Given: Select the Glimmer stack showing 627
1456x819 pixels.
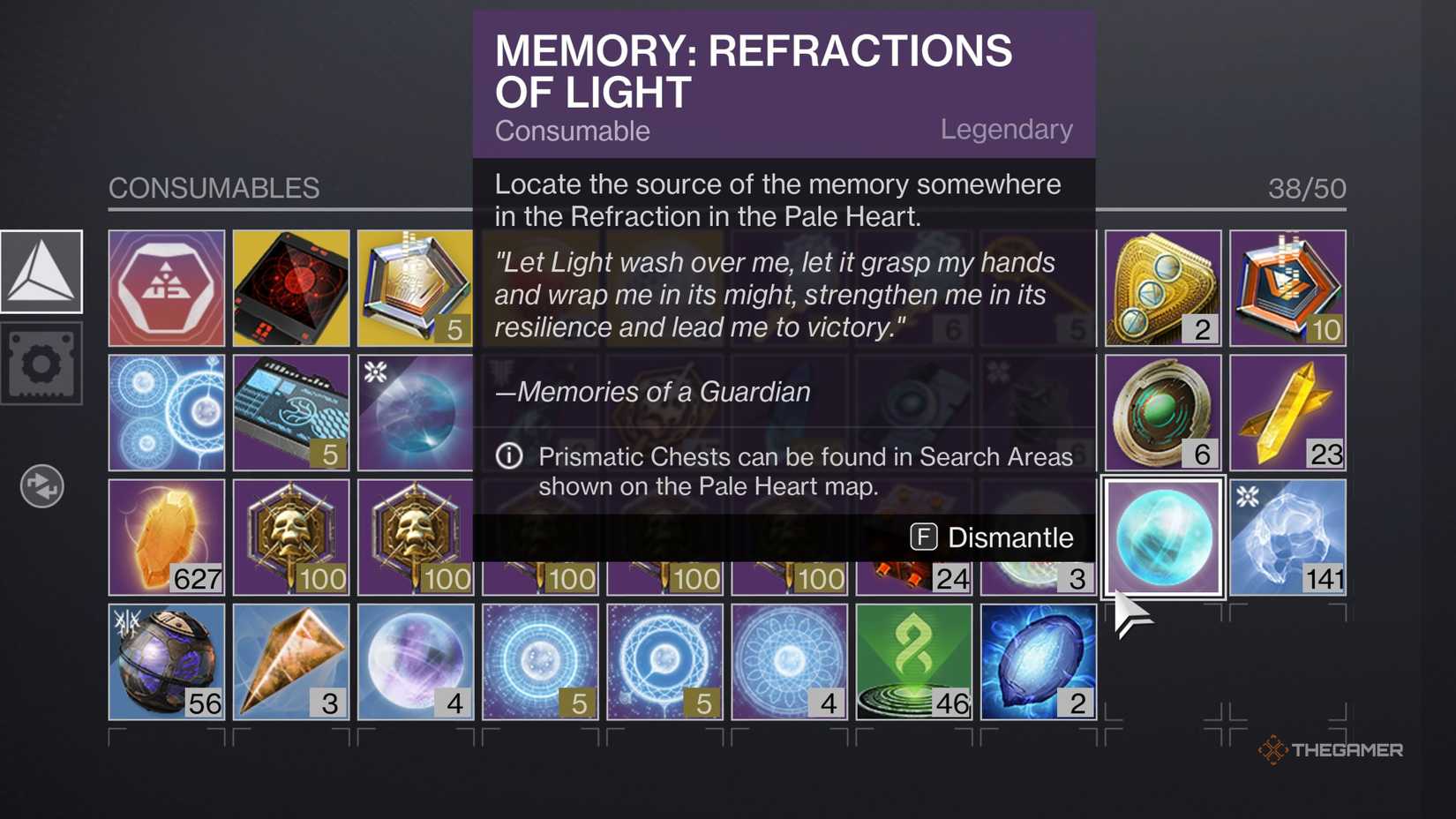Looking at the screenshot, I should (x=166, y=537).
